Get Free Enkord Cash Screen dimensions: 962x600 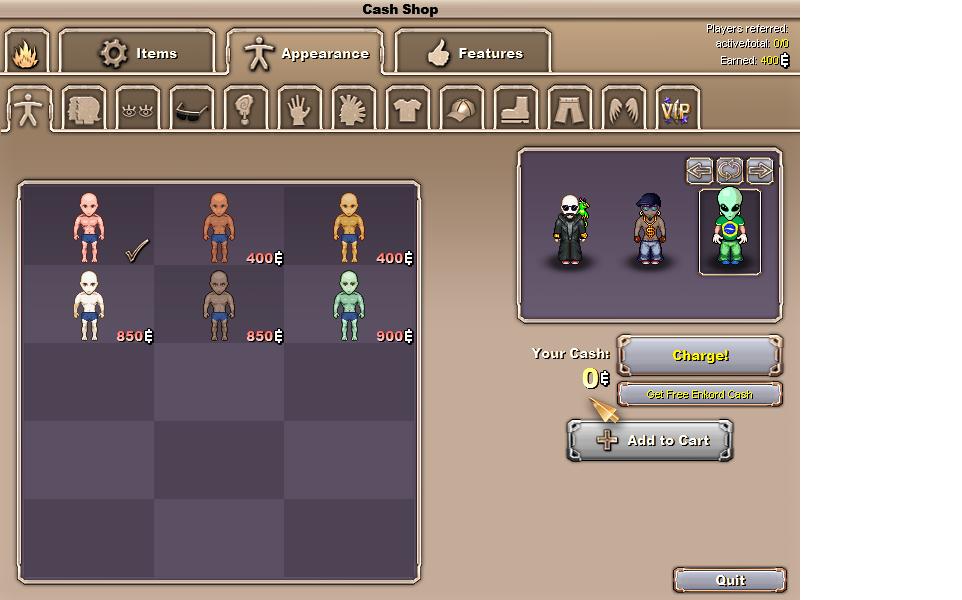pyautogui.click(x=700, y=394)
